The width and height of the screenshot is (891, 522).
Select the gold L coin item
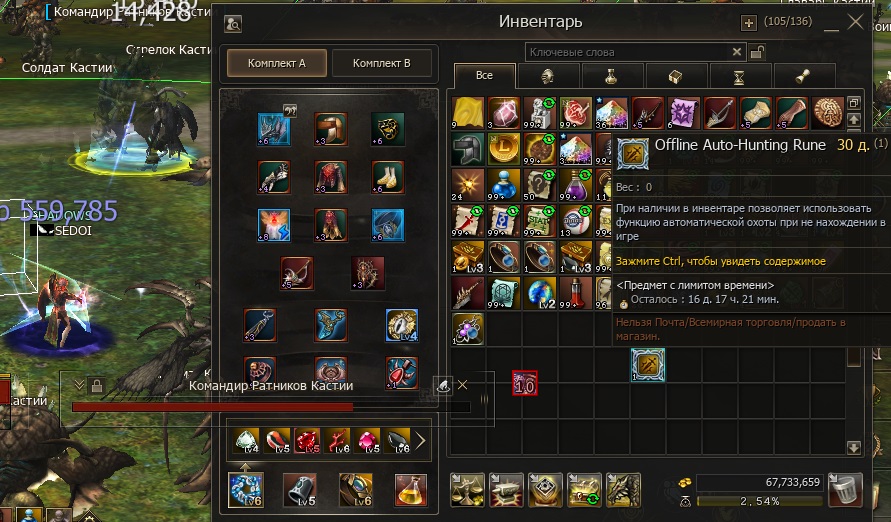click(505, 149)
